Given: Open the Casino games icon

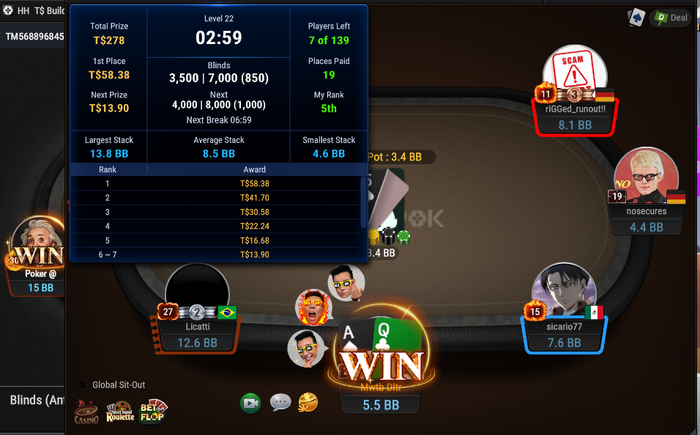Looking at the screenshot, I should [x=87, y=411].
